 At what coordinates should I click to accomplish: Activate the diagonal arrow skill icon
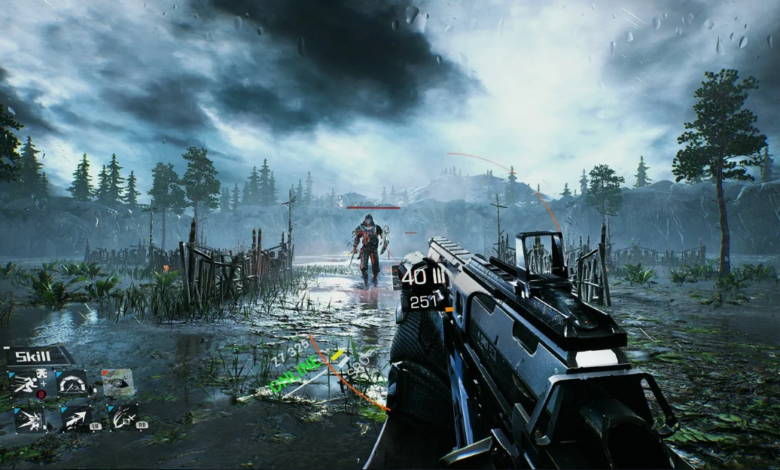pos(75,417)
